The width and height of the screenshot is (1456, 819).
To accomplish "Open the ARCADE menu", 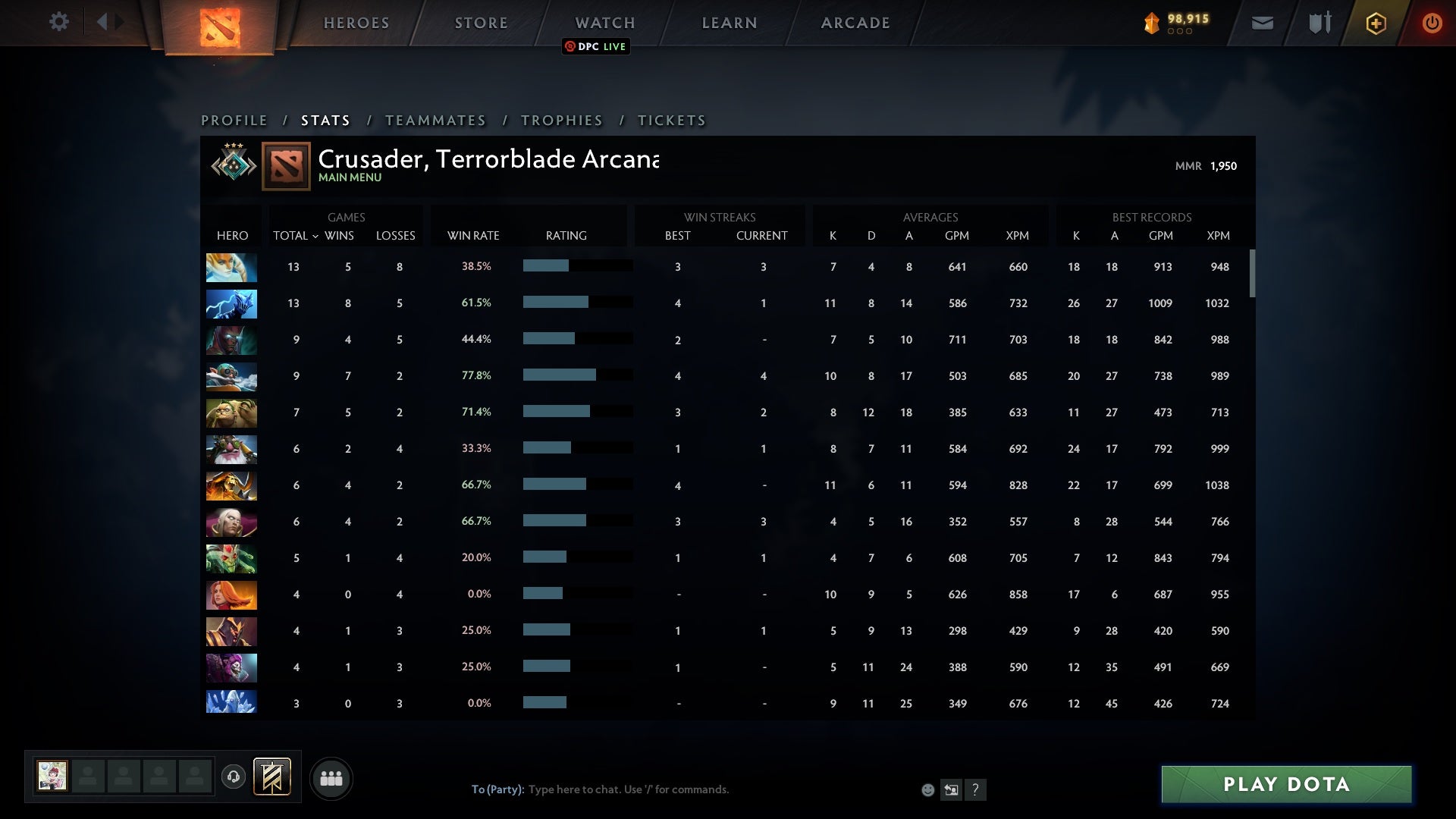I will pyautogui.click(x=855, y=23).
